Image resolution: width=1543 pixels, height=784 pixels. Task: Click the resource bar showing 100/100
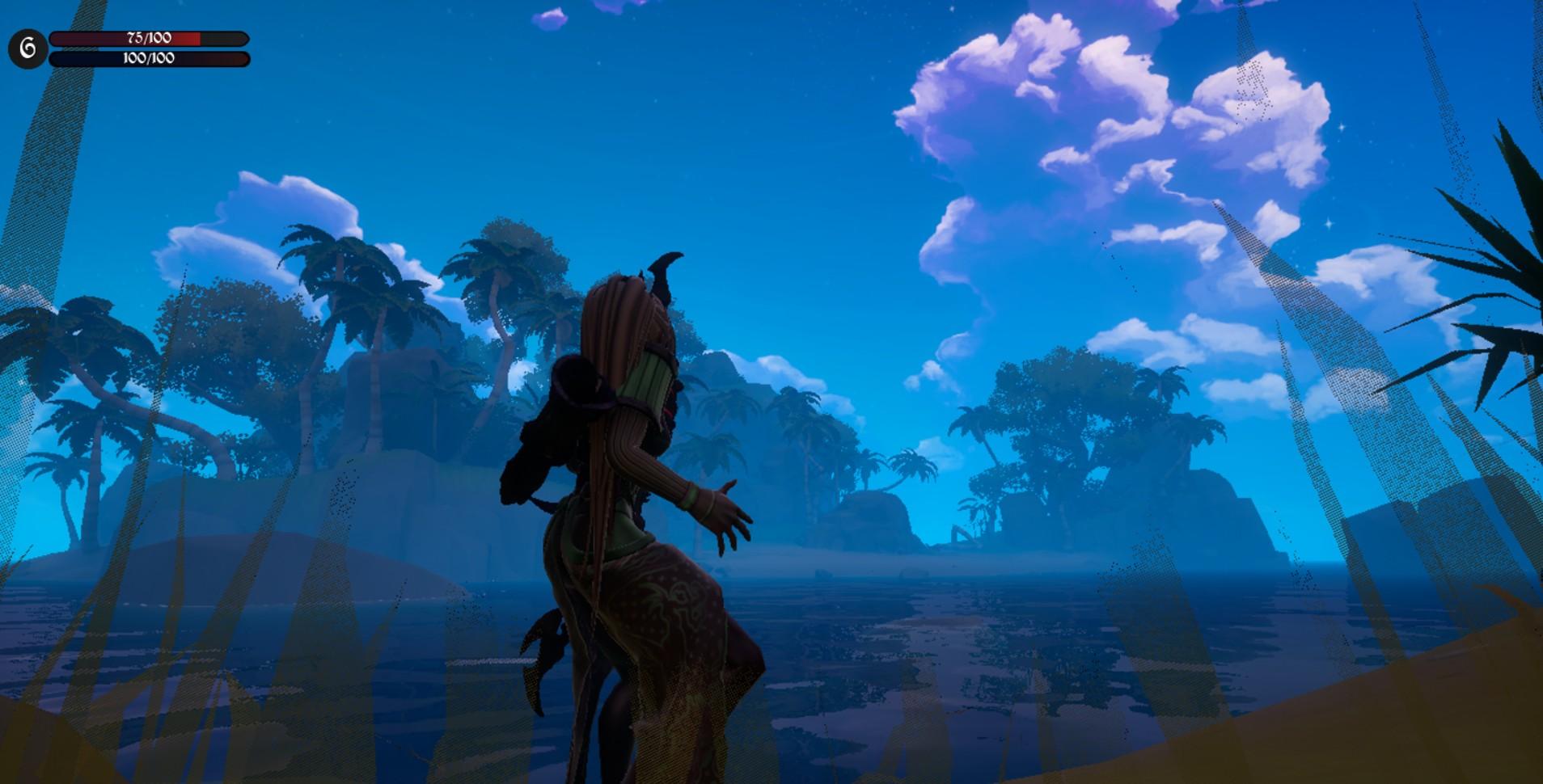148,57
